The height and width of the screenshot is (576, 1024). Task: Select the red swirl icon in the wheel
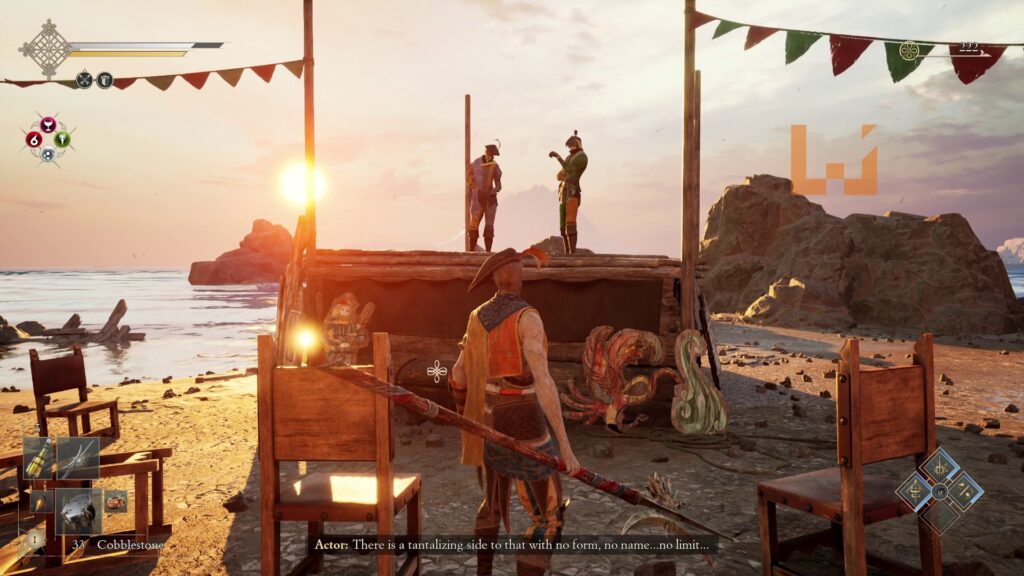pos(33,139)
